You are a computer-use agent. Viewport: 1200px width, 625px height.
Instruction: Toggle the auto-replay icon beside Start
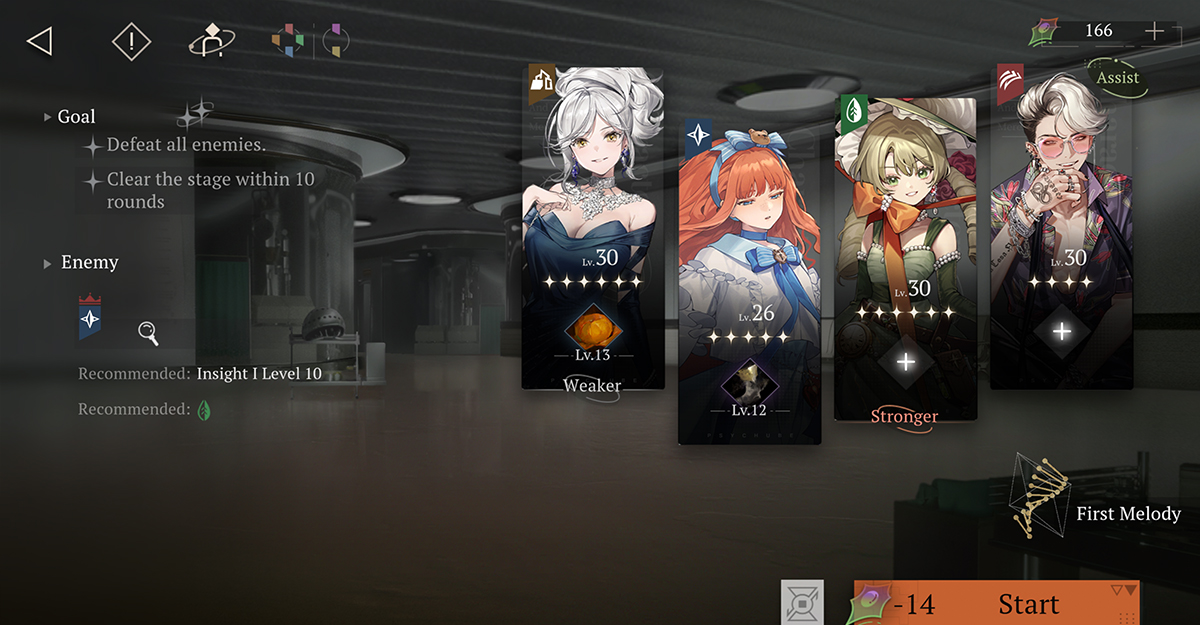tap(802, 602)
